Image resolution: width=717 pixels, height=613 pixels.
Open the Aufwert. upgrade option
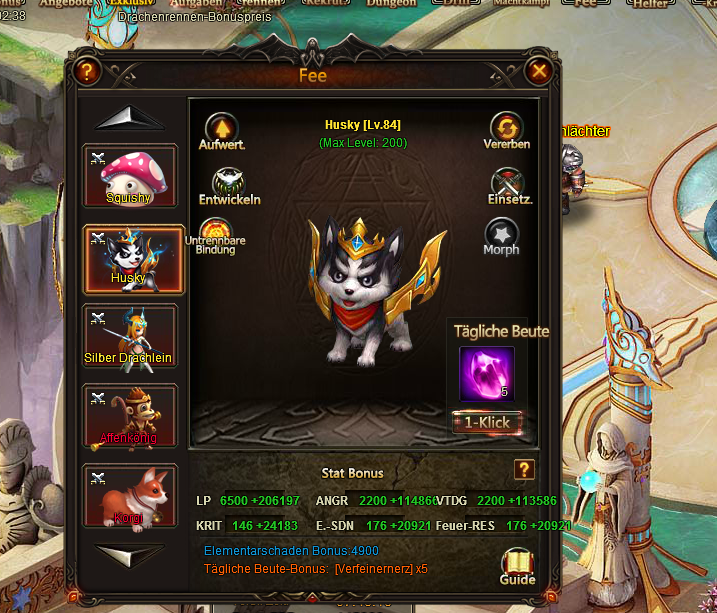(221, 128)
